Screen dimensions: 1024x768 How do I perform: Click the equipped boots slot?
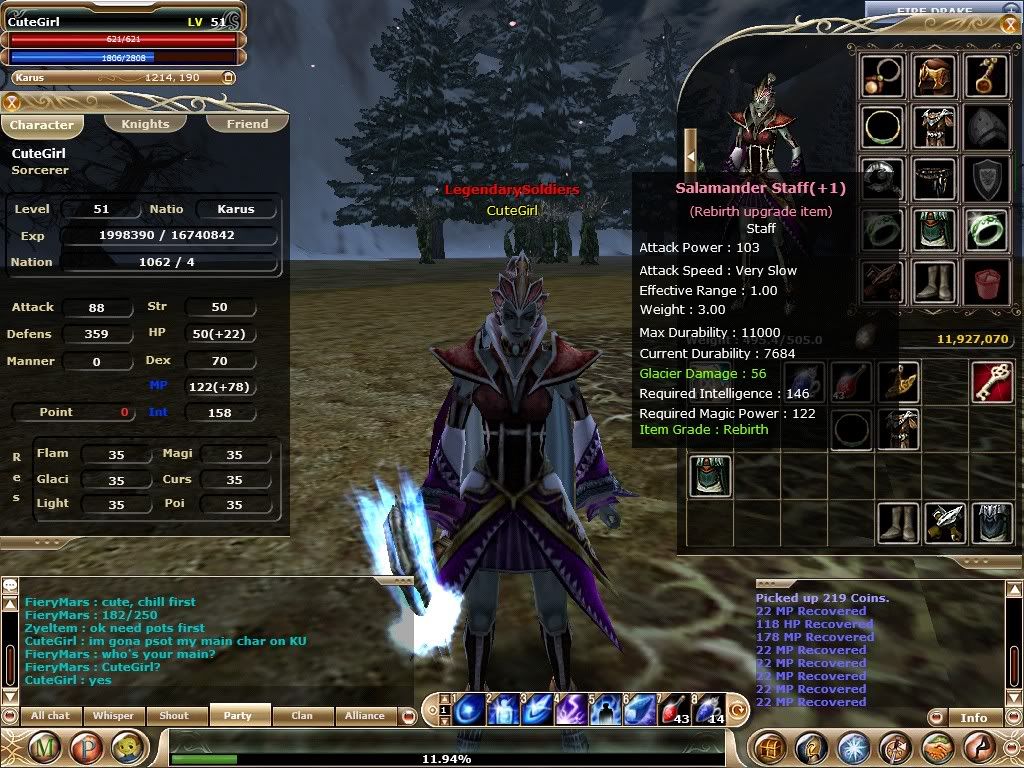(x=934, y=282)
